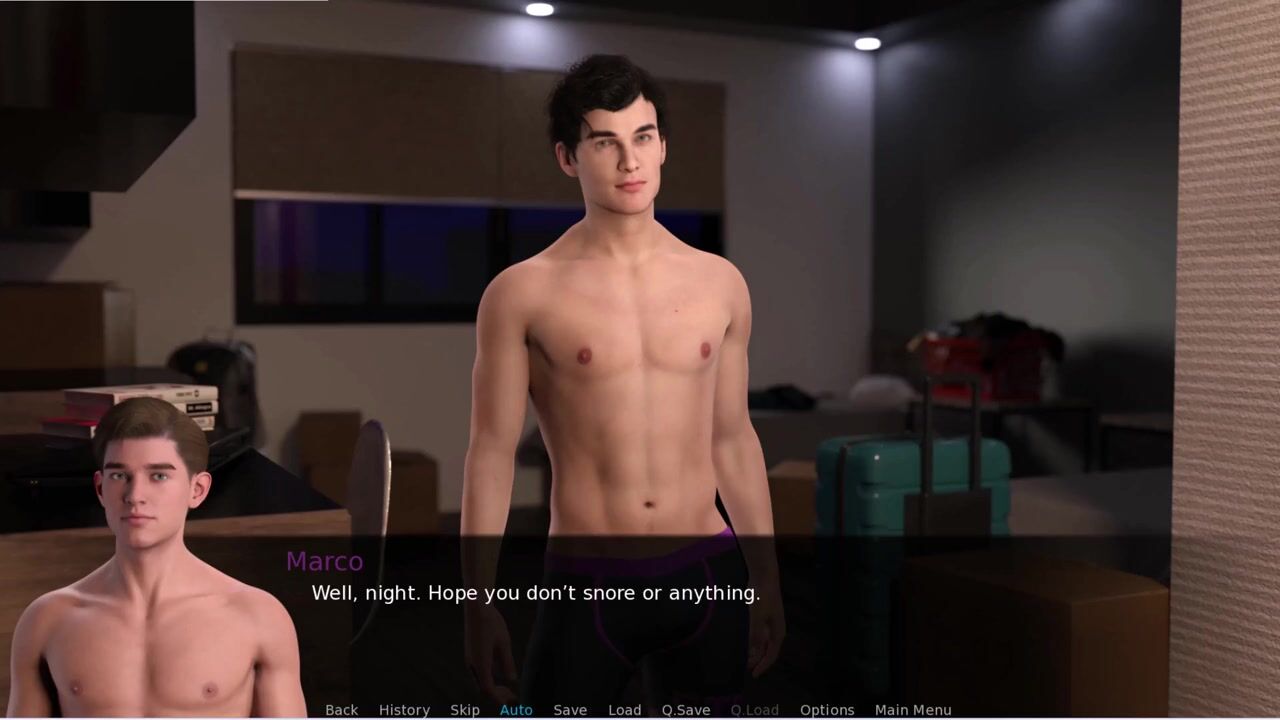
Task: Open the dialogue History log
Action: point(404,710)
